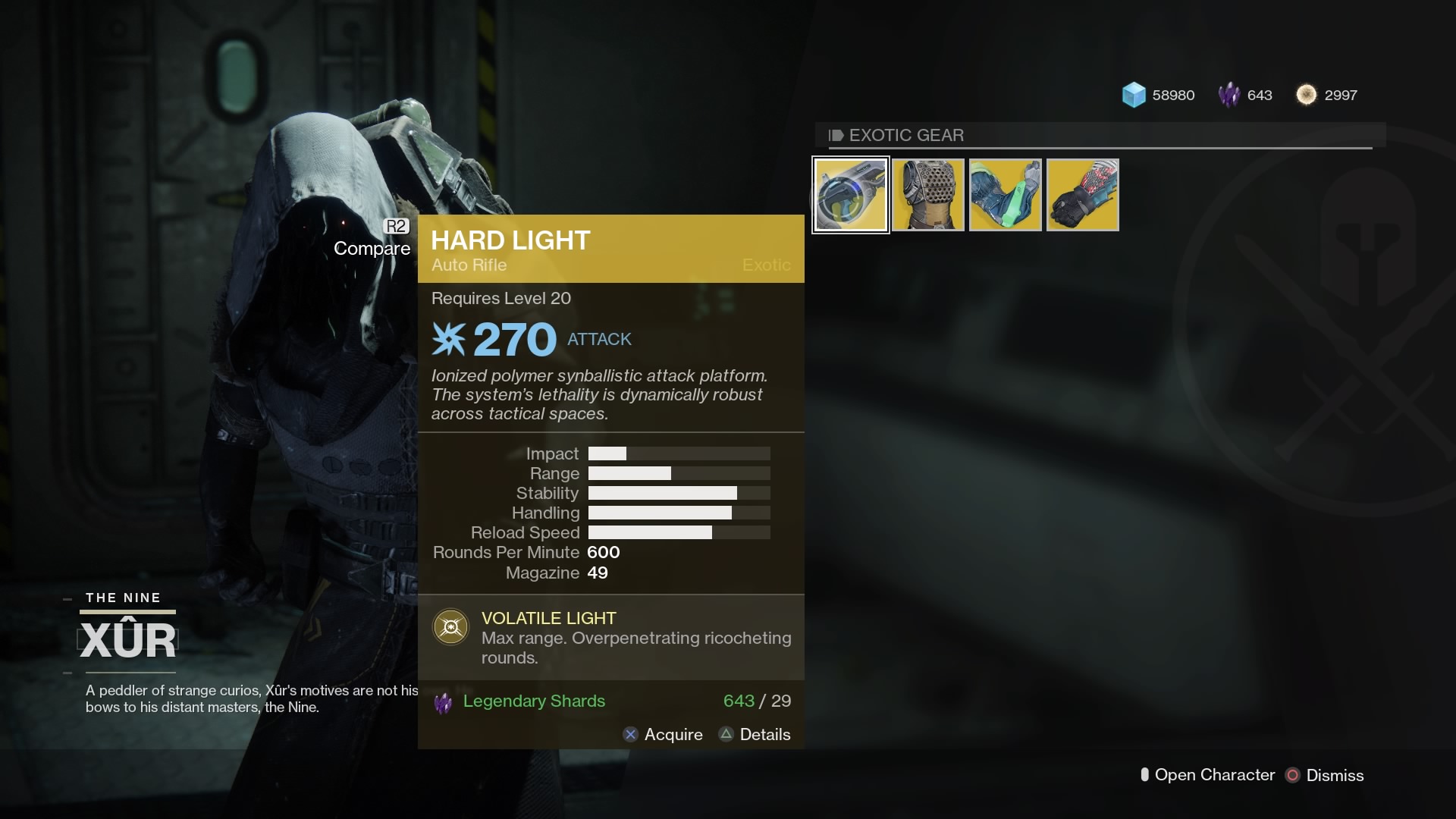Pick the black glove exotic with red pattern
The image size is (1456, 819).
click(1082, 195)
